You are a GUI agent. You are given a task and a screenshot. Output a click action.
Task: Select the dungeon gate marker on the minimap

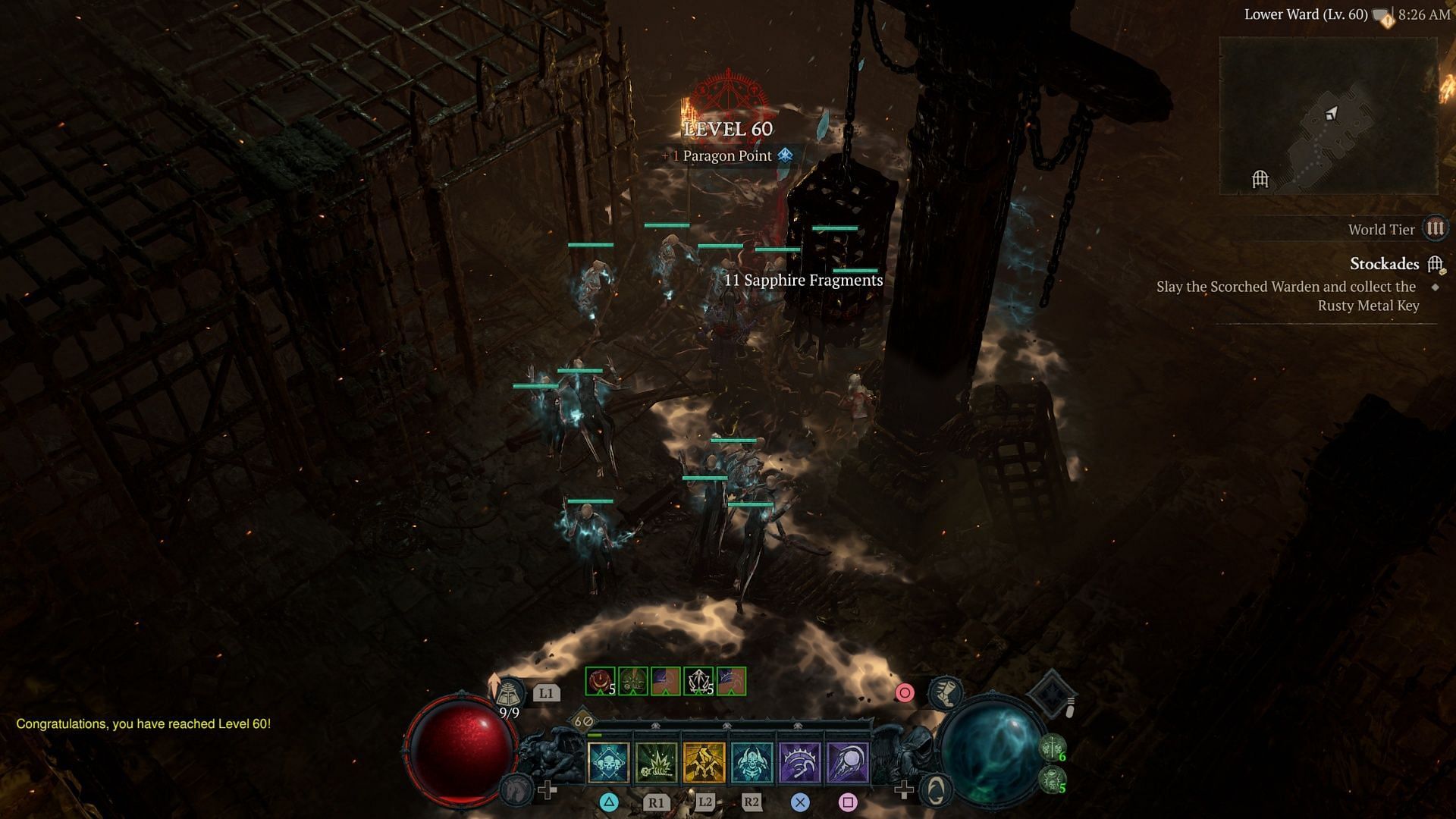point(1260,179)
